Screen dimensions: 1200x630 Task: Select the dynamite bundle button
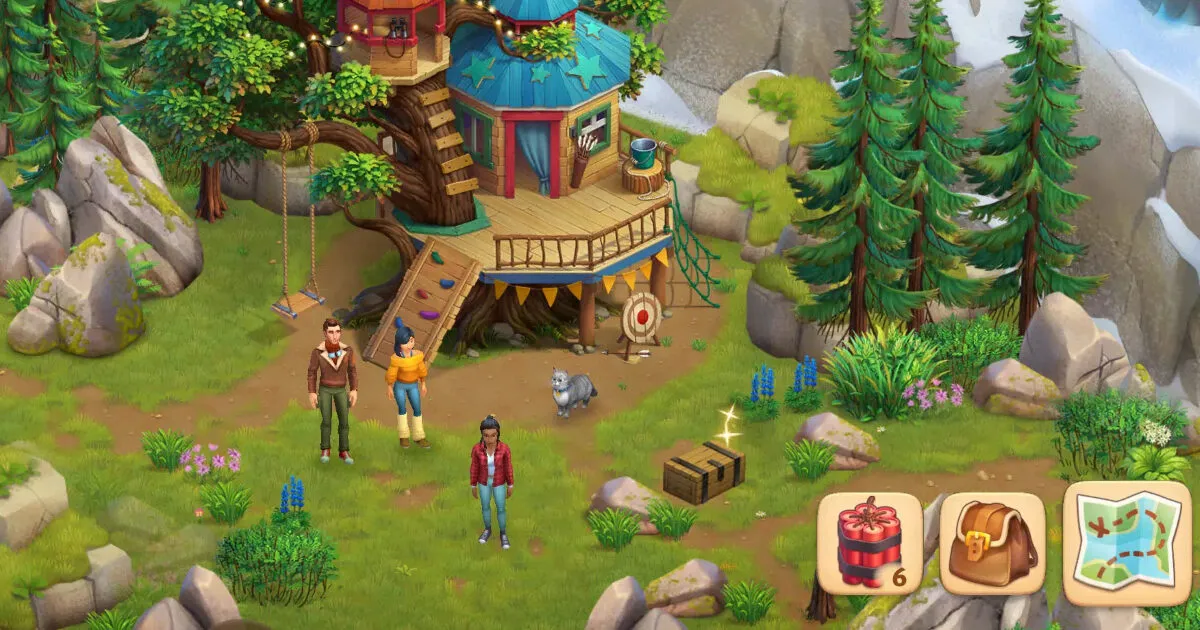pos(869,543)
